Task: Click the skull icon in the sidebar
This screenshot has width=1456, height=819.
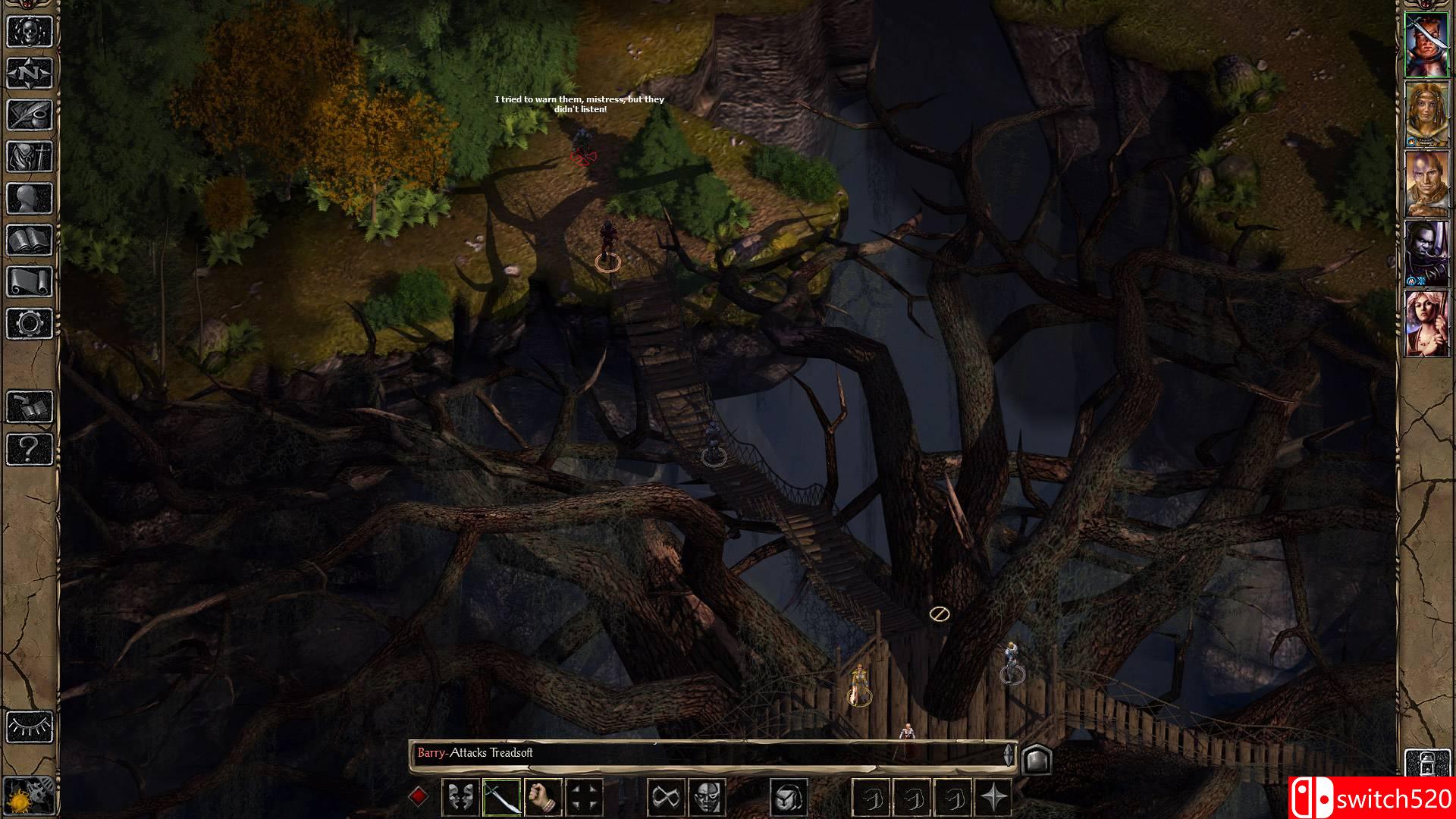Action: tap(30, 31)
